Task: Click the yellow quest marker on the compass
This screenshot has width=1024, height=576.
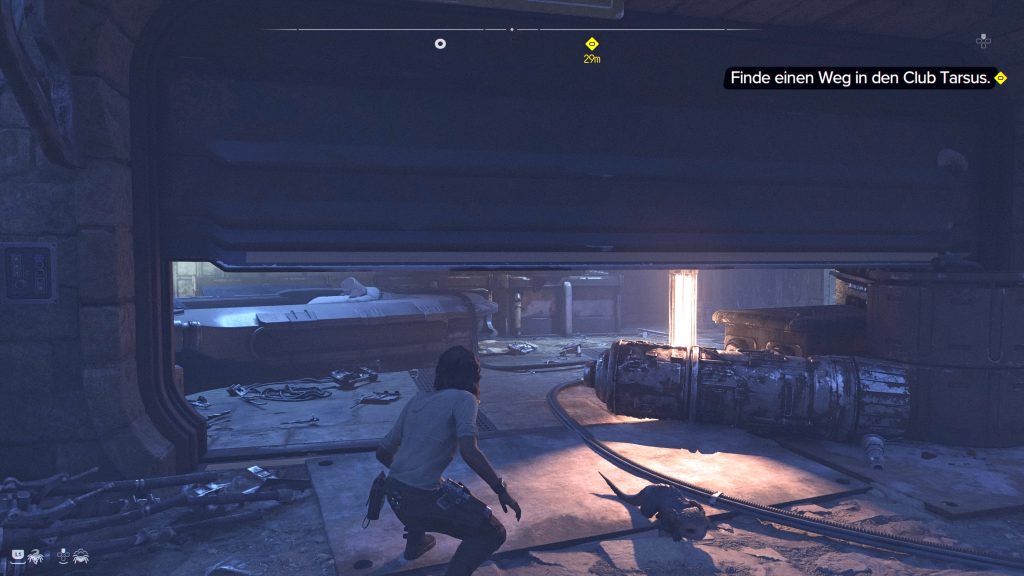Action: (x=591, y=43)
